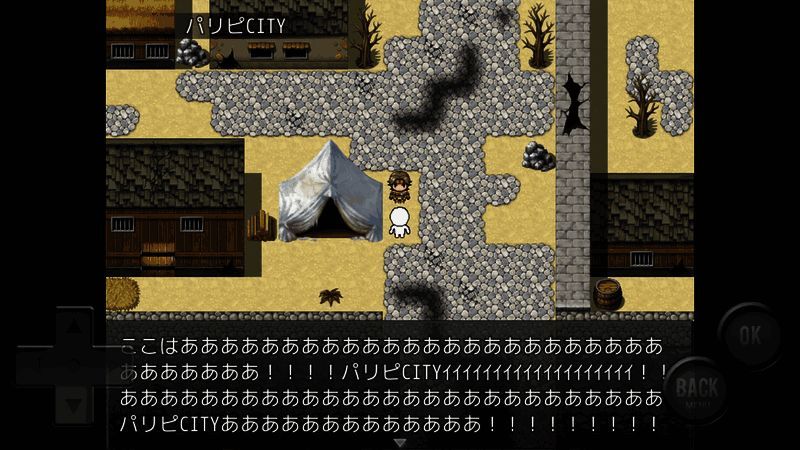
Task: Advance dialogue via the small continue arrow
Action: [400, 442]
